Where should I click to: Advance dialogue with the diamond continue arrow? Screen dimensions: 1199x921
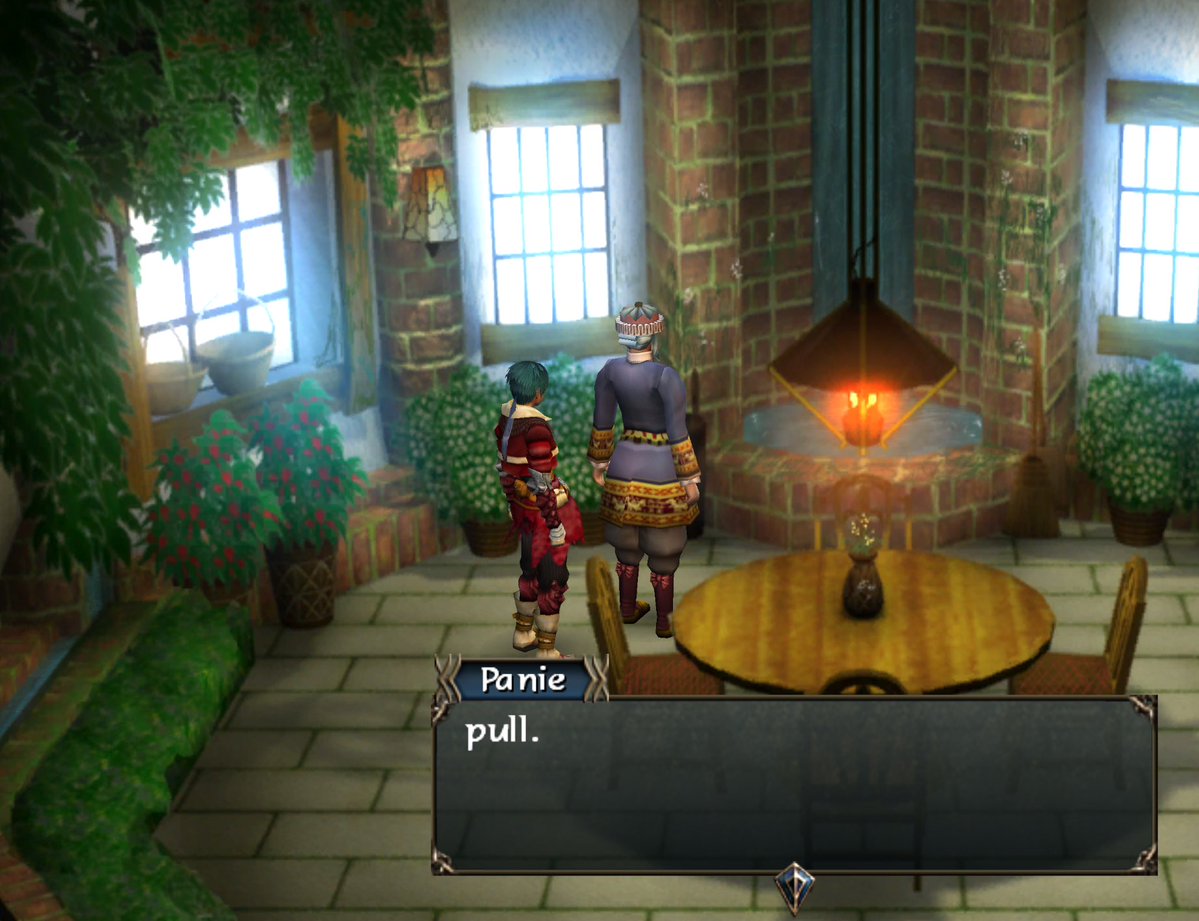pos(794,886)
